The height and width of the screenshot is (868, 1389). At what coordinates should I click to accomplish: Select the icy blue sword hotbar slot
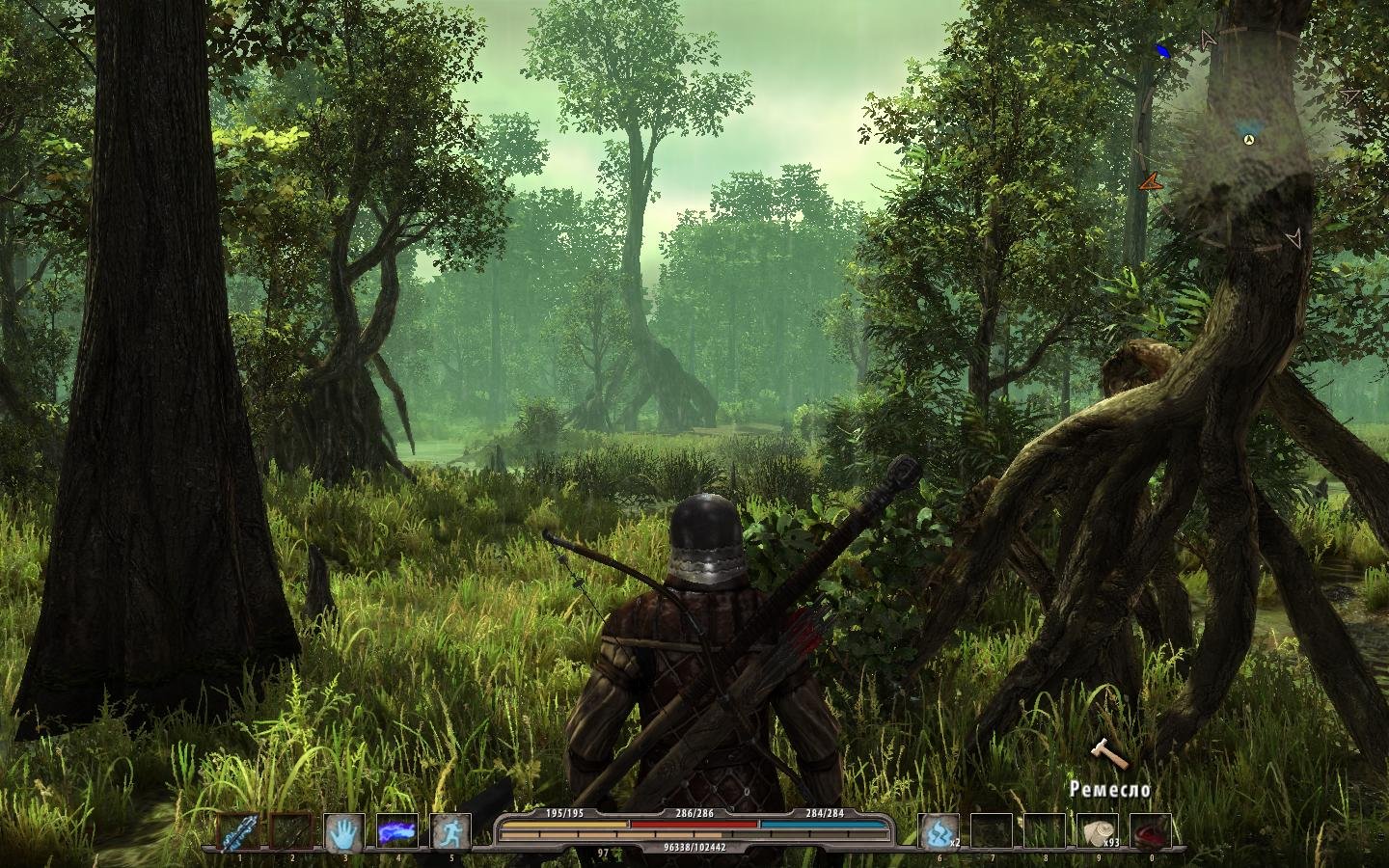[238, 831]
